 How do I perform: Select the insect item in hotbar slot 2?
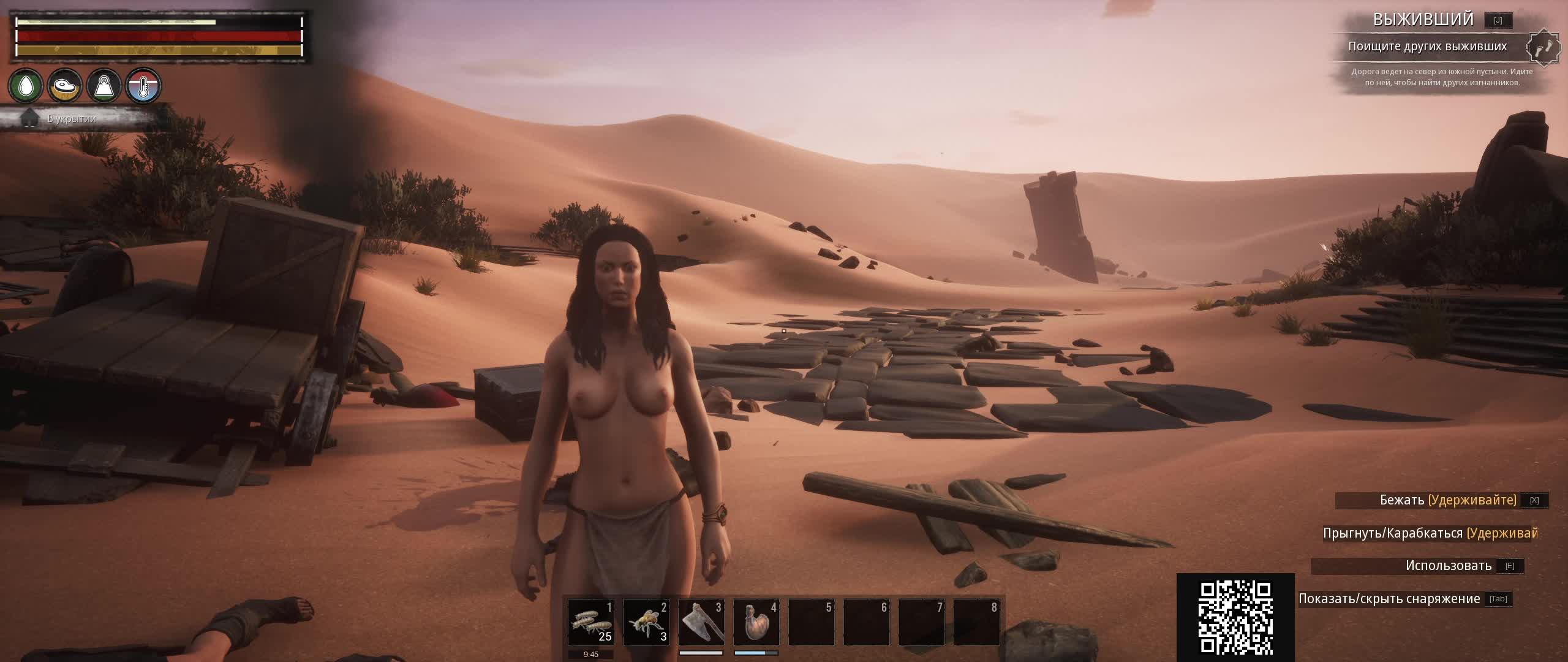pyautogui.click(x=646, y=622)
